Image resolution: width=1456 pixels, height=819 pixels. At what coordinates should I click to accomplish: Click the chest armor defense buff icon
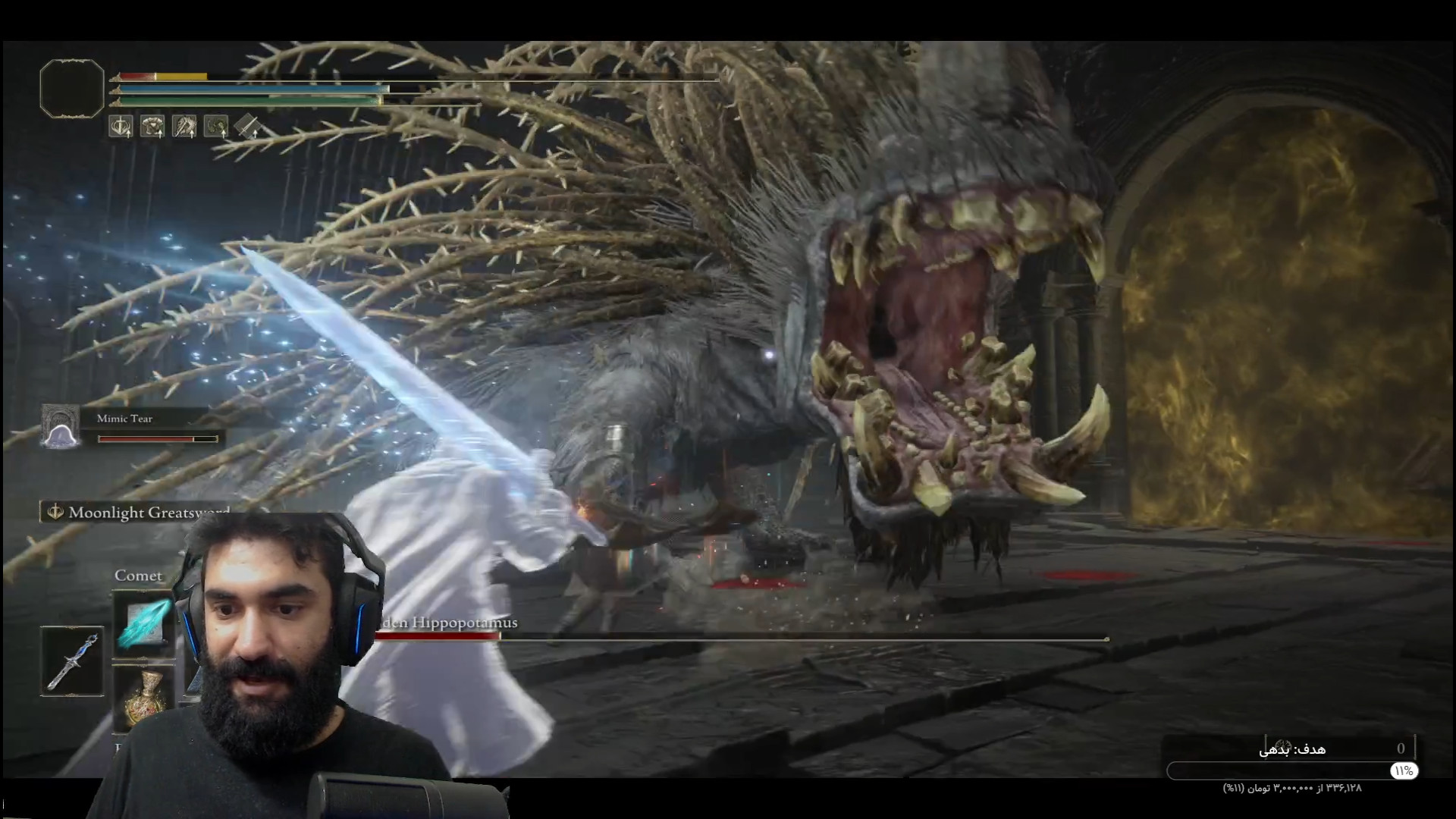[x=152, y=126]
